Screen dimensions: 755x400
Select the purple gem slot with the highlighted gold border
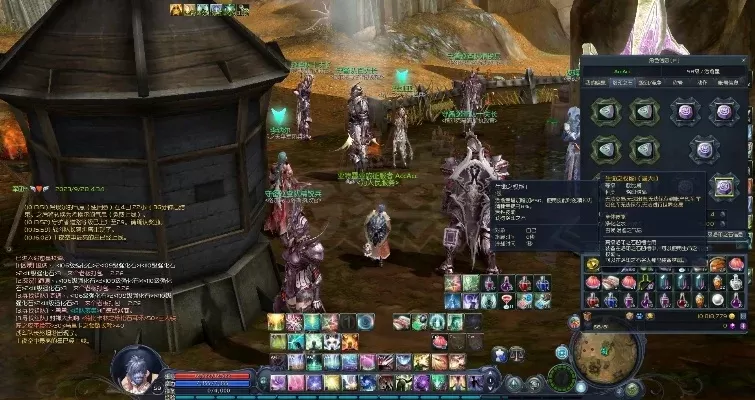tap(725, 187)
